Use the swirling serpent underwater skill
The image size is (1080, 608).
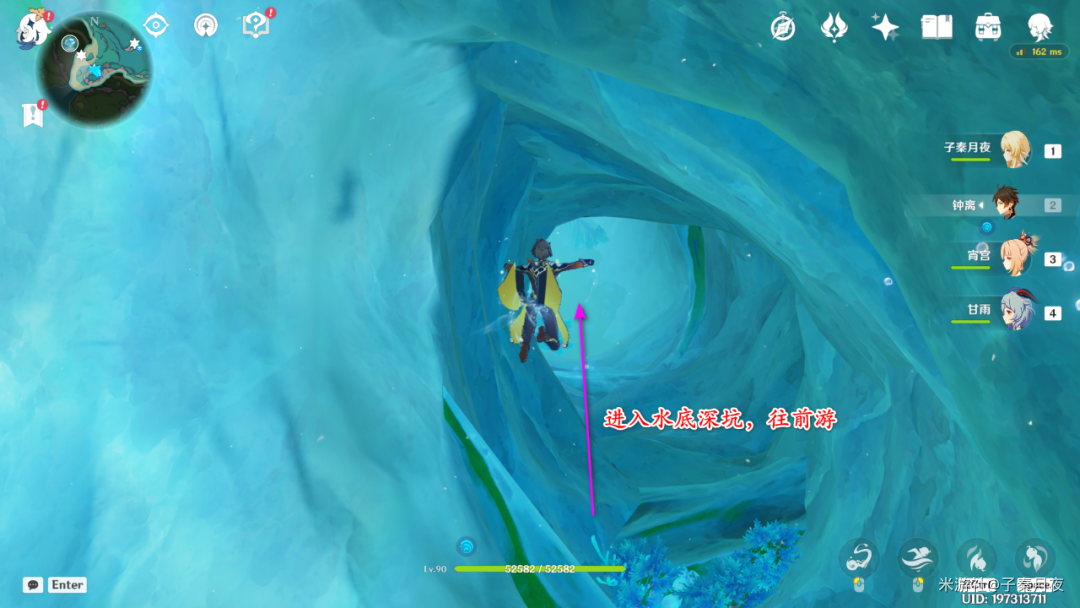(859, 558)
